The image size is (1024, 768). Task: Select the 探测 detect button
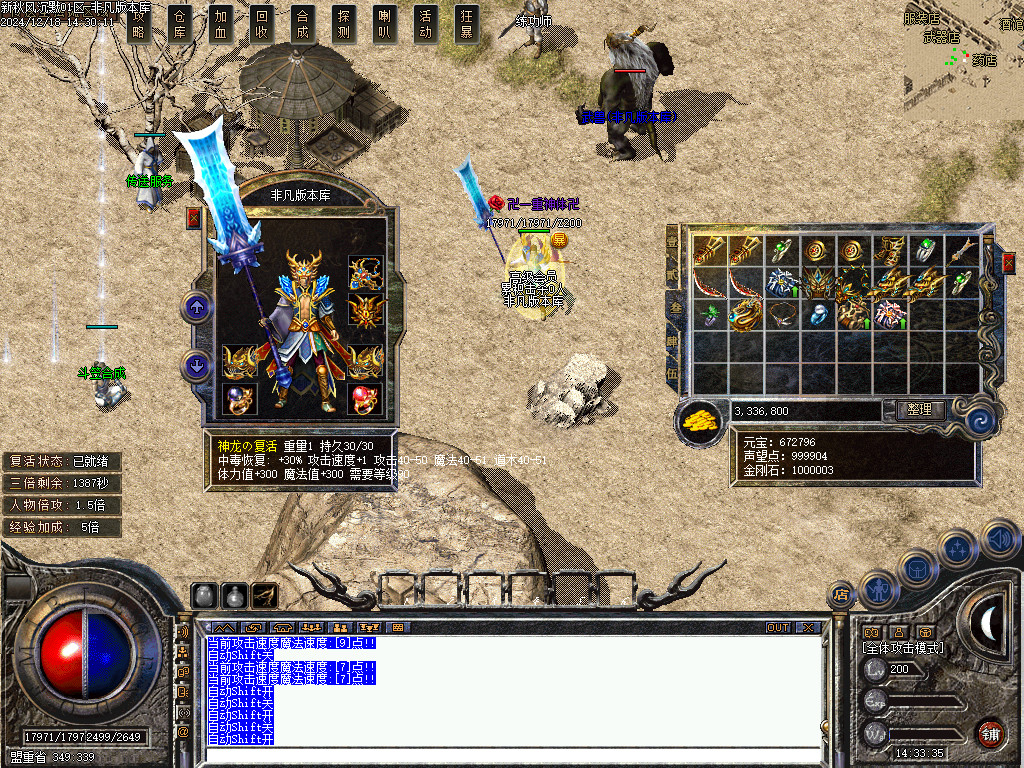[x=344, y=24]
